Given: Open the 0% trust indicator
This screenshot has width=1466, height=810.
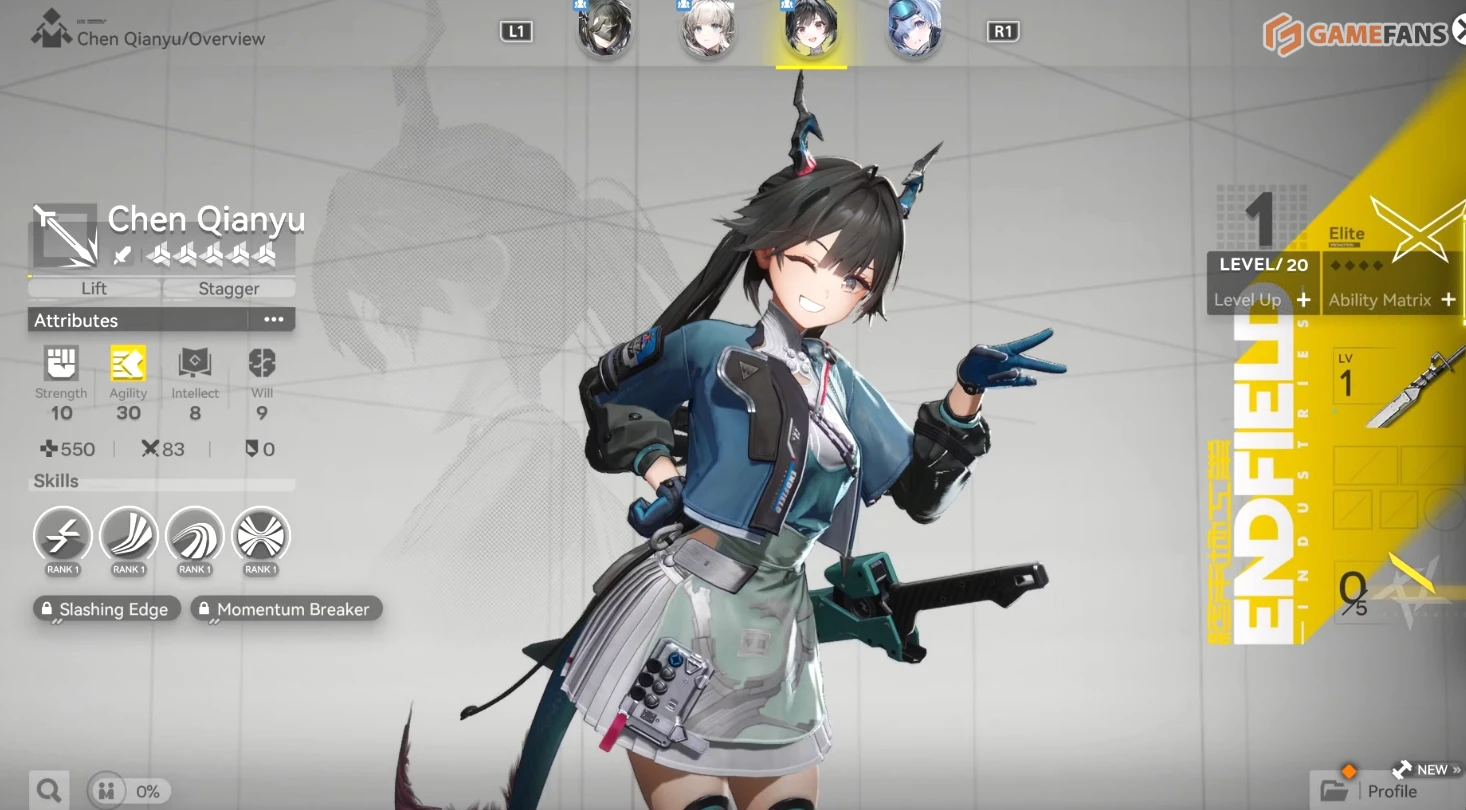Looking at the screenshot, I should coord(129,791).
